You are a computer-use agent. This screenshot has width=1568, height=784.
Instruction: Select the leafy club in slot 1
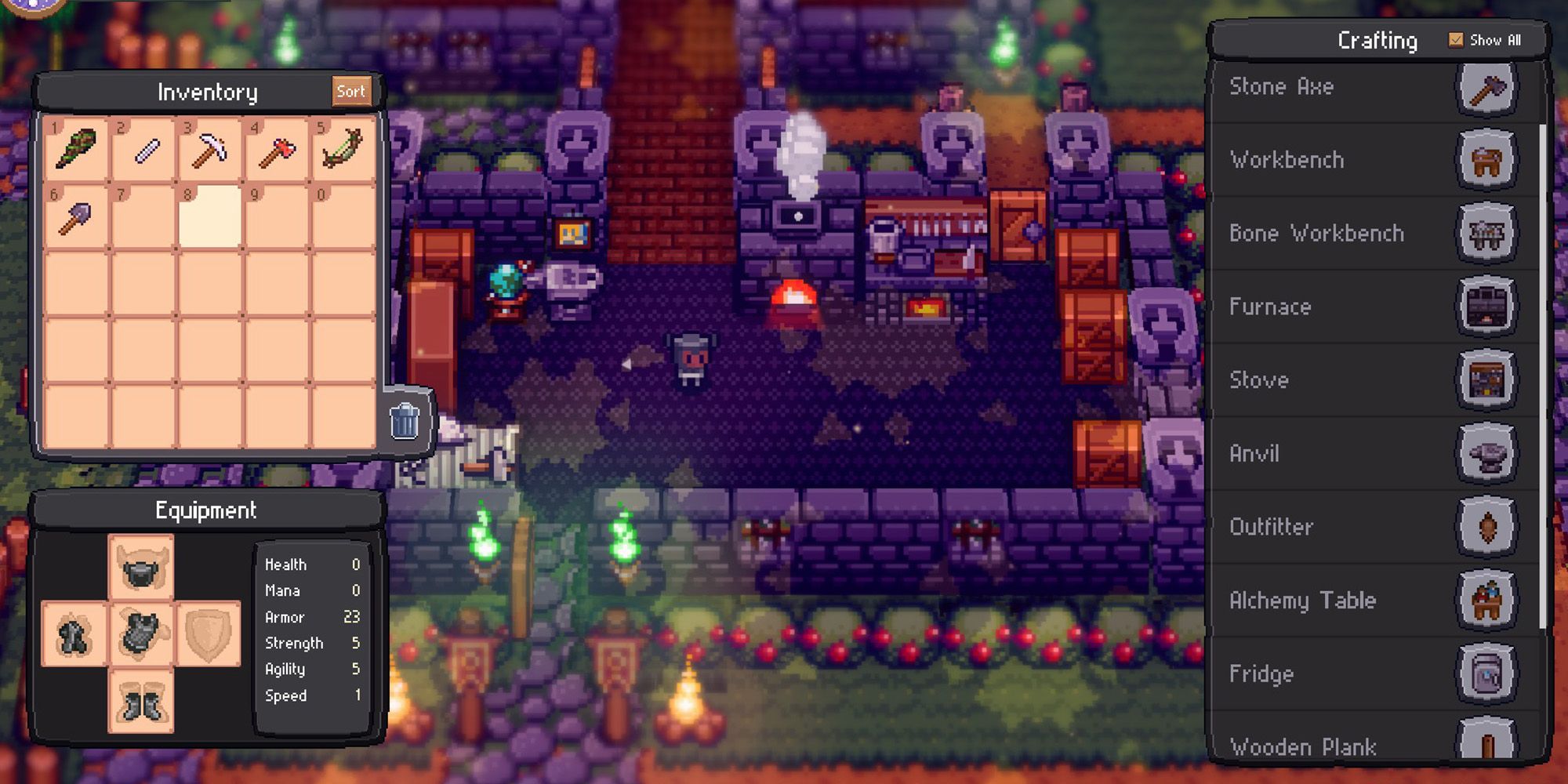click(76, 149)
